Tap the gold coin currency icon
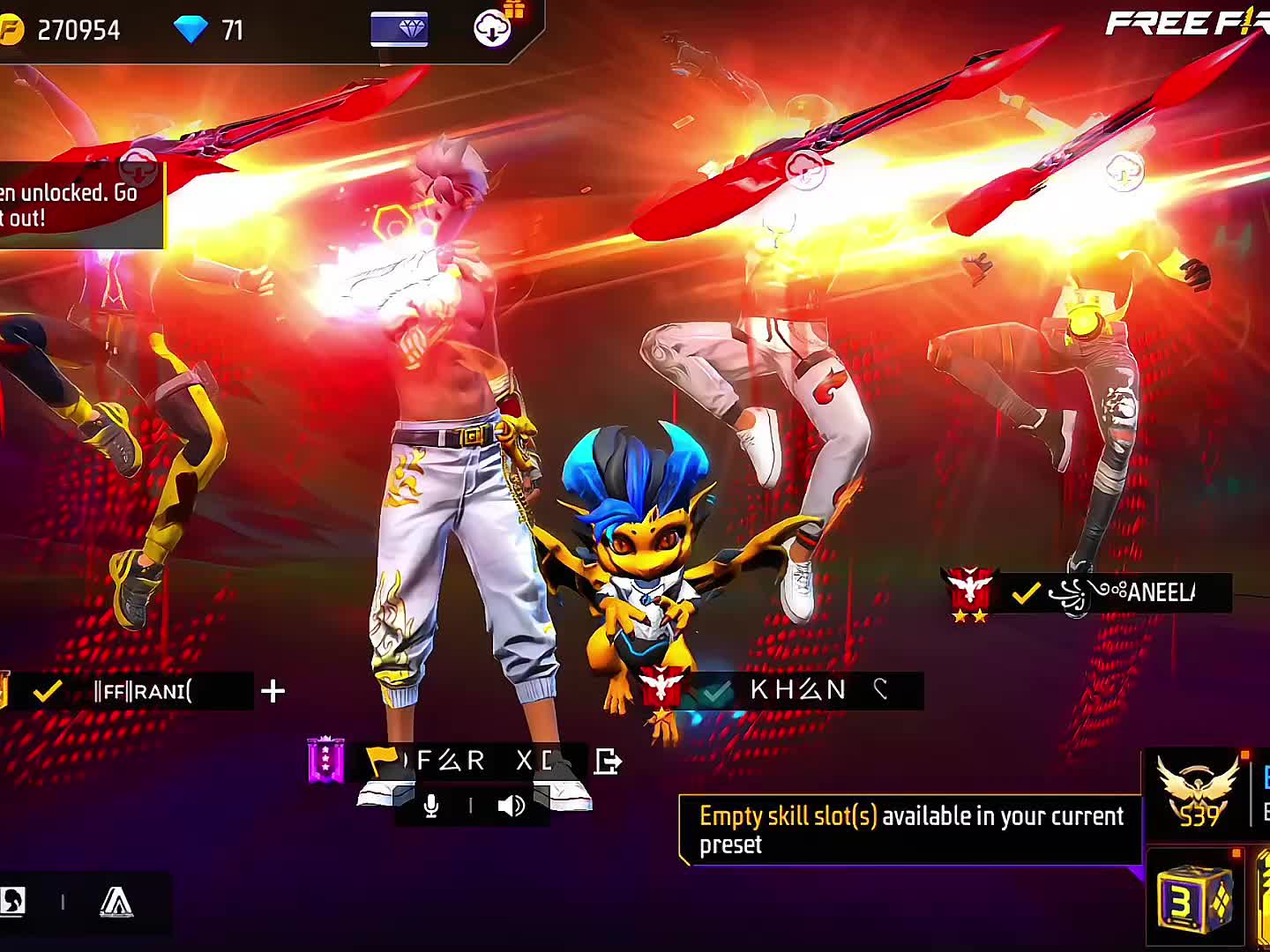Viewport: 1270px width, 952px height. click(x=10, y=30)
